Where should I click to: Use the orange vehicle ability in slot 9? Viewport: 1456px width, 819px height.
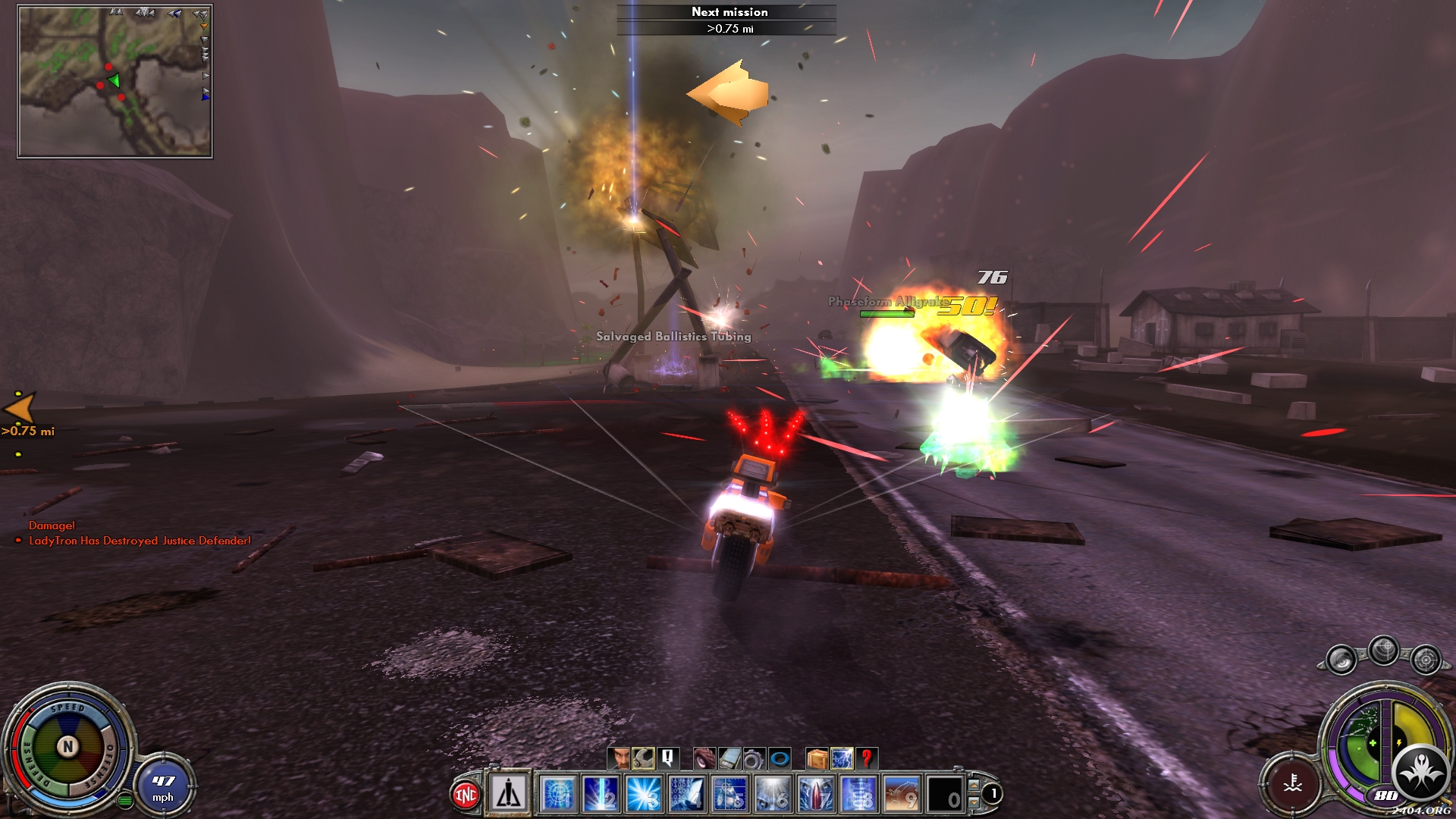[902, 794]
